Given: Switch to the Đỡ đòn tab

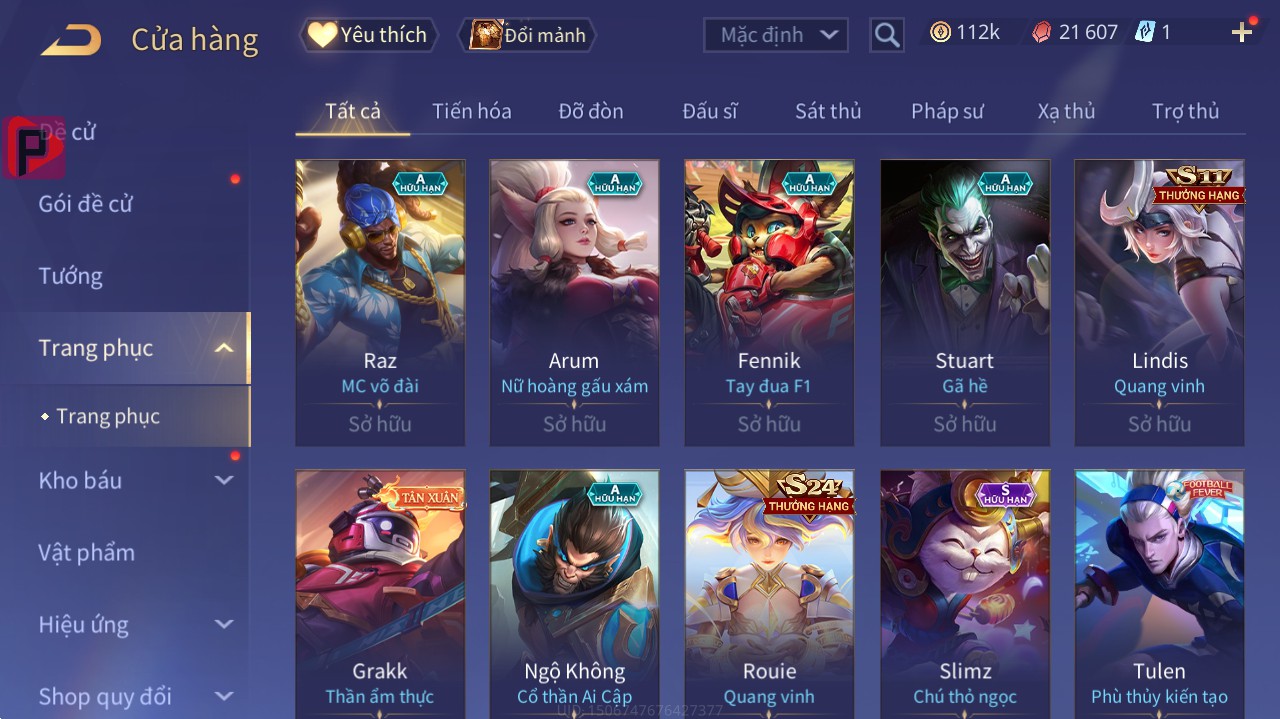Looking at the screenshot, I should (591, 111).
